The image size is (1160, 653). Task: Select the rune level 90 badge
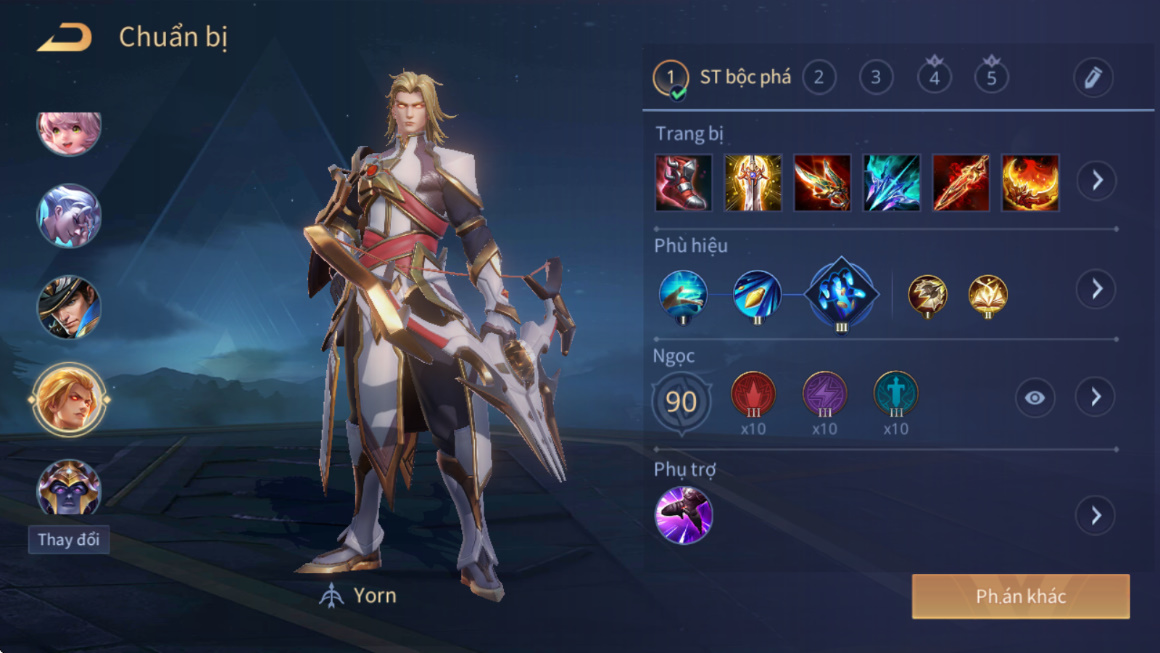pos(681,402)
